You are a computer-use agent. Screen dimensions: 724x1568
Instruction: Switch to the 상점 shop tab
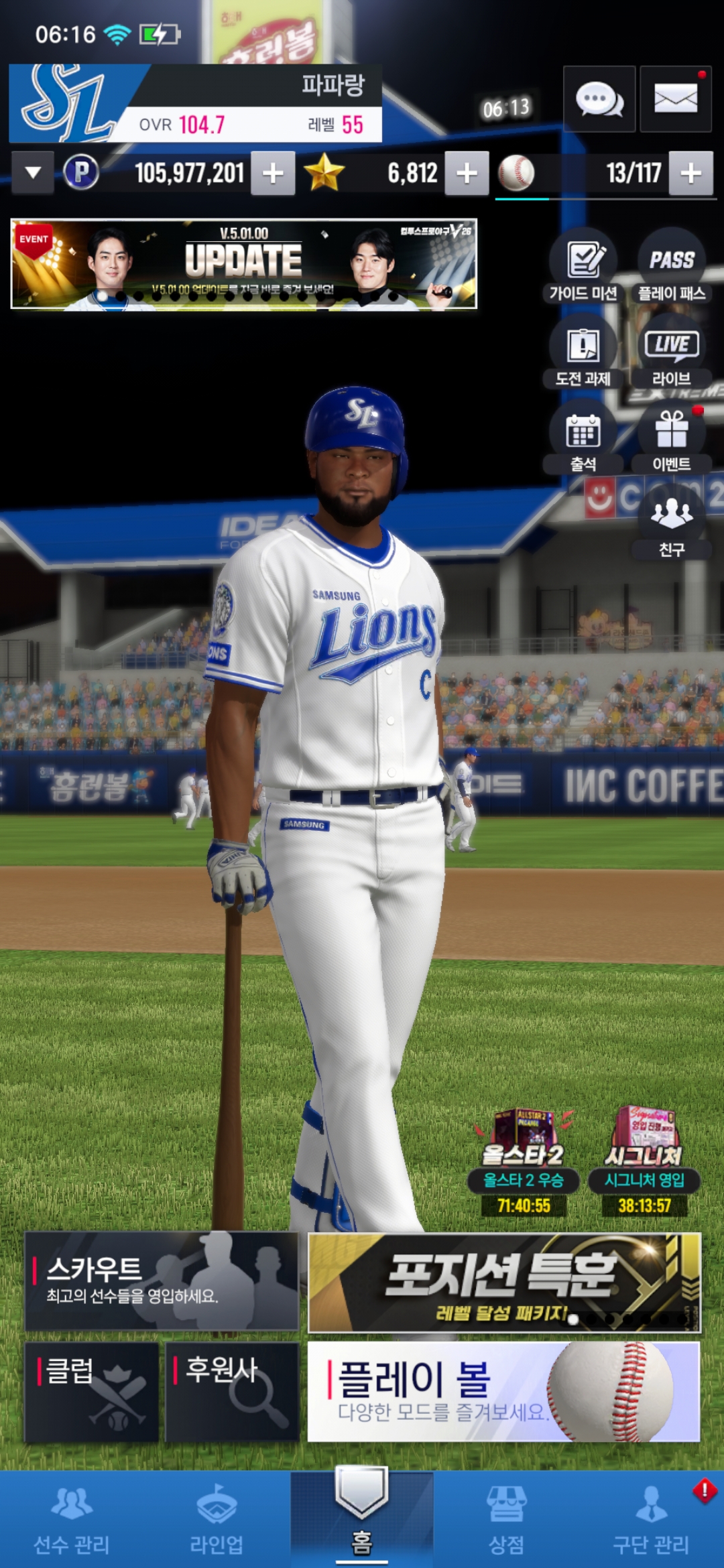click(x=507, y=1520)
